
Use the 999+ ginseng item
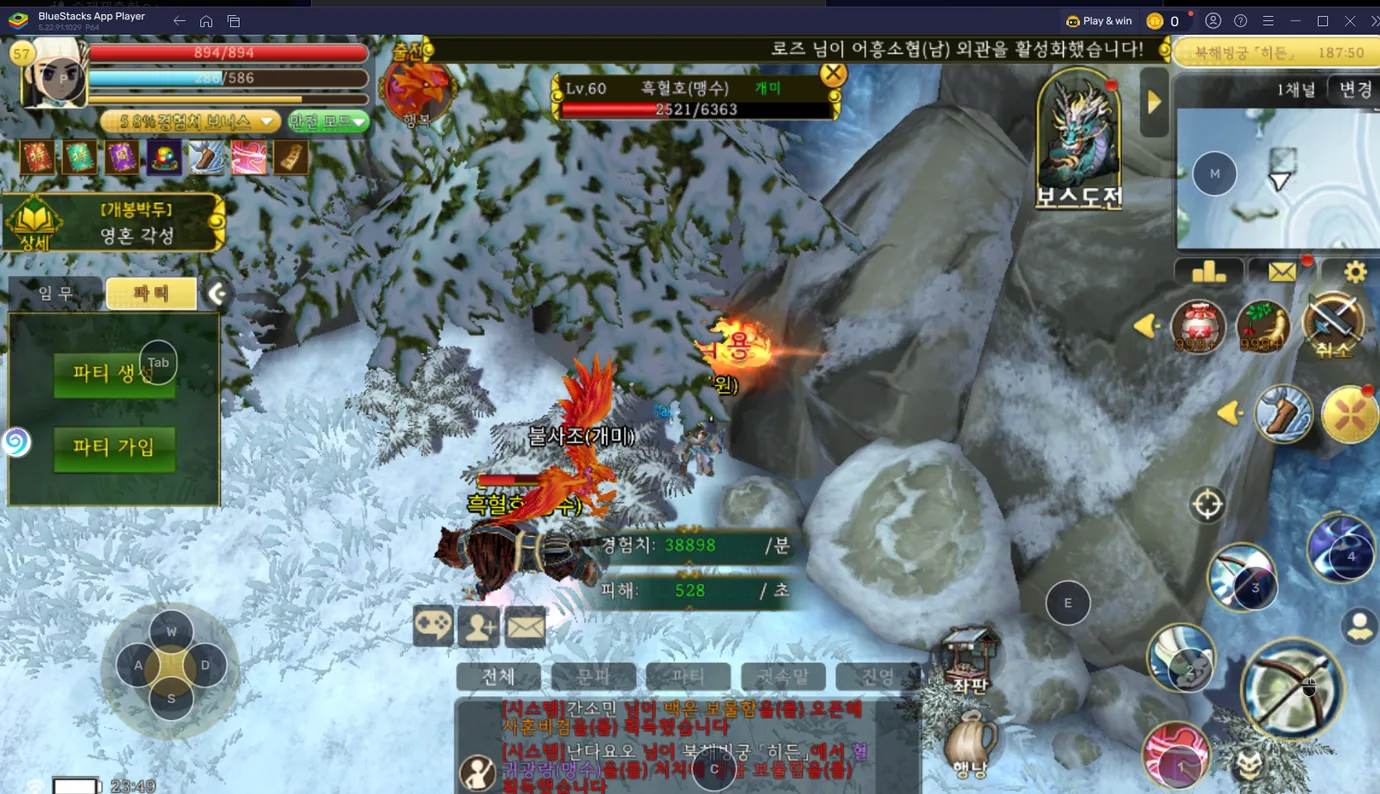tap(1262, 327)
